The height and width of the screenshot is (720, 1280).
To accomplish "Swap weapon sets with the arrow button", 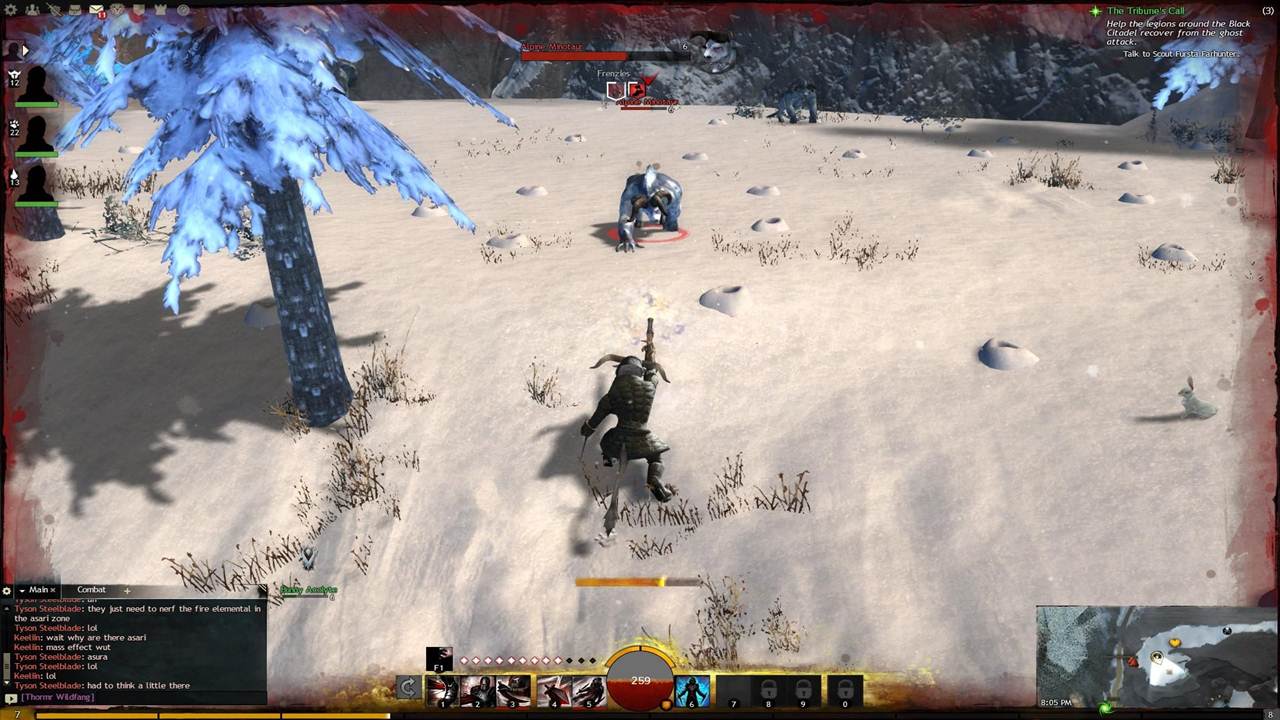I will tap(407, 687).
